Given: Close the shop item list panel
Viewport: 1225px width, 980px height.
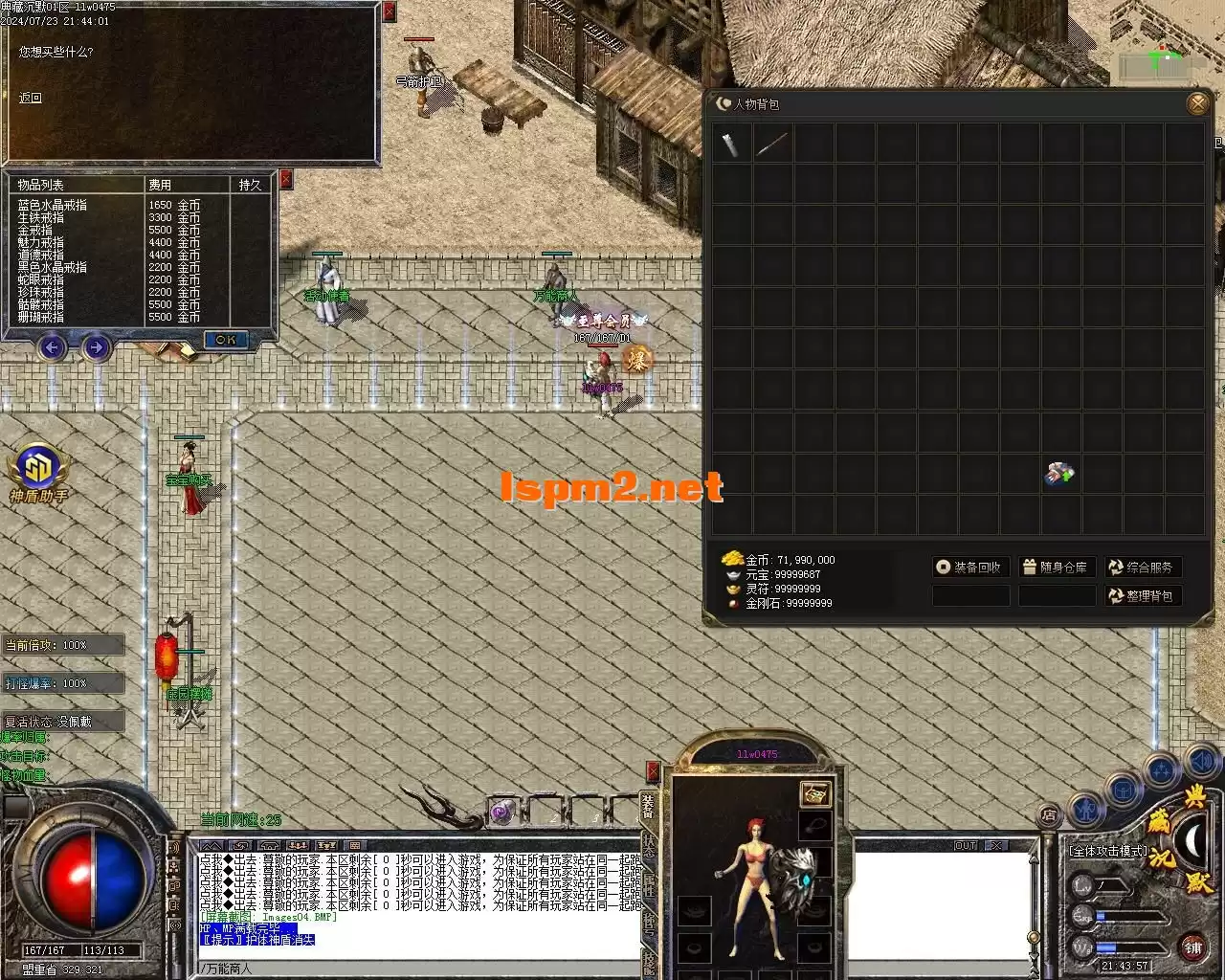Looking at the screenshot, I should point(285,181).
